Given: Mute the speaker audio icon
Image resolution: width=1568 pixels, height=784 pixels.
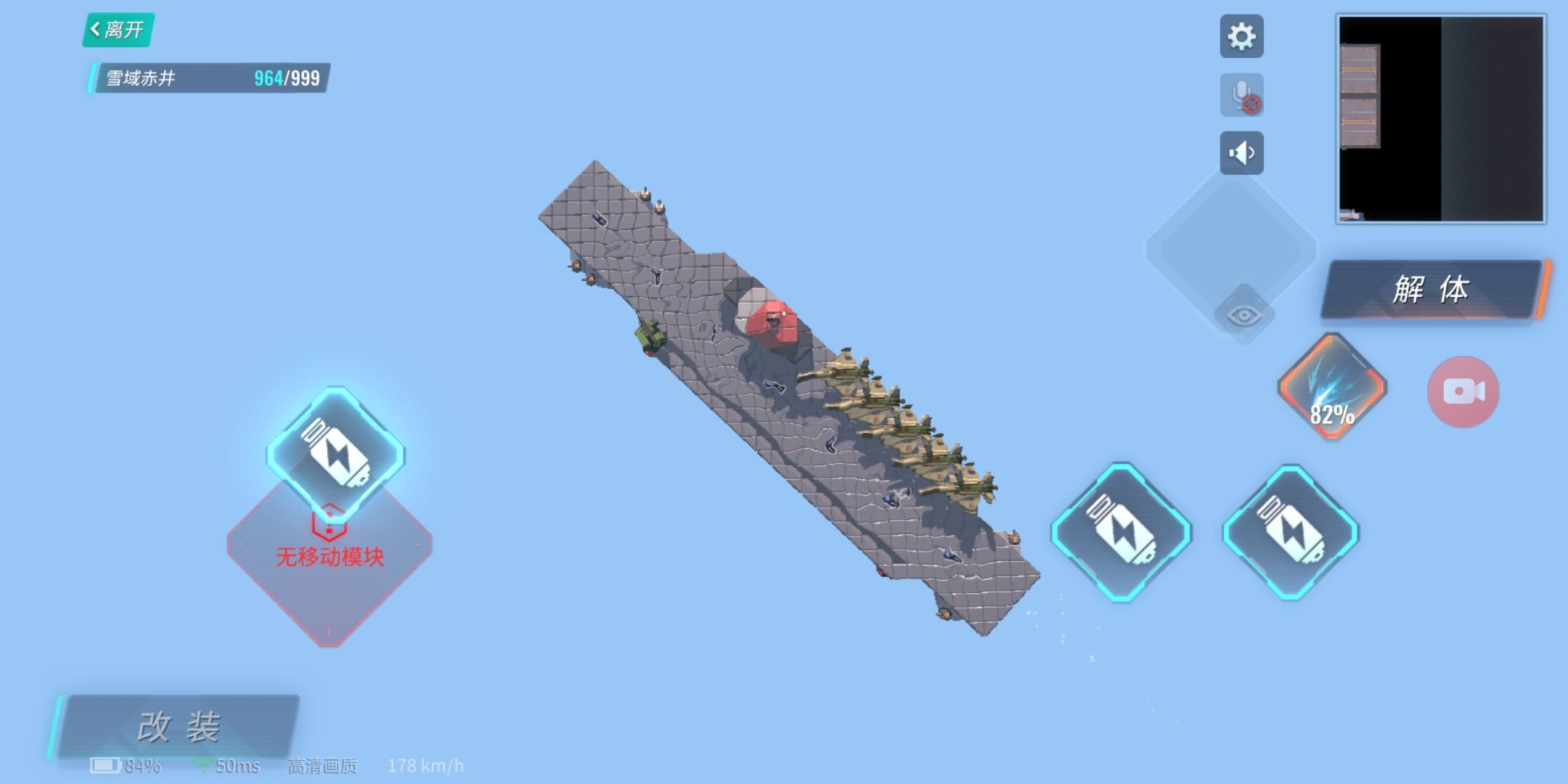Looking at the screenshot, I should (1243, 152).
